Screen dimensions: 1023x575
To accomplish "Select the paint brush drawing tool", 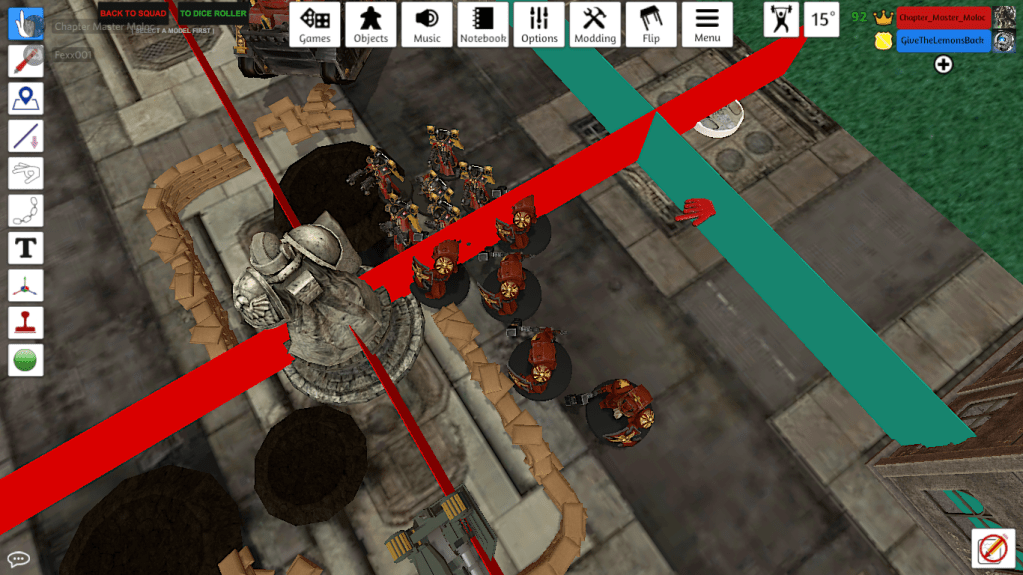I will (26, 60).
